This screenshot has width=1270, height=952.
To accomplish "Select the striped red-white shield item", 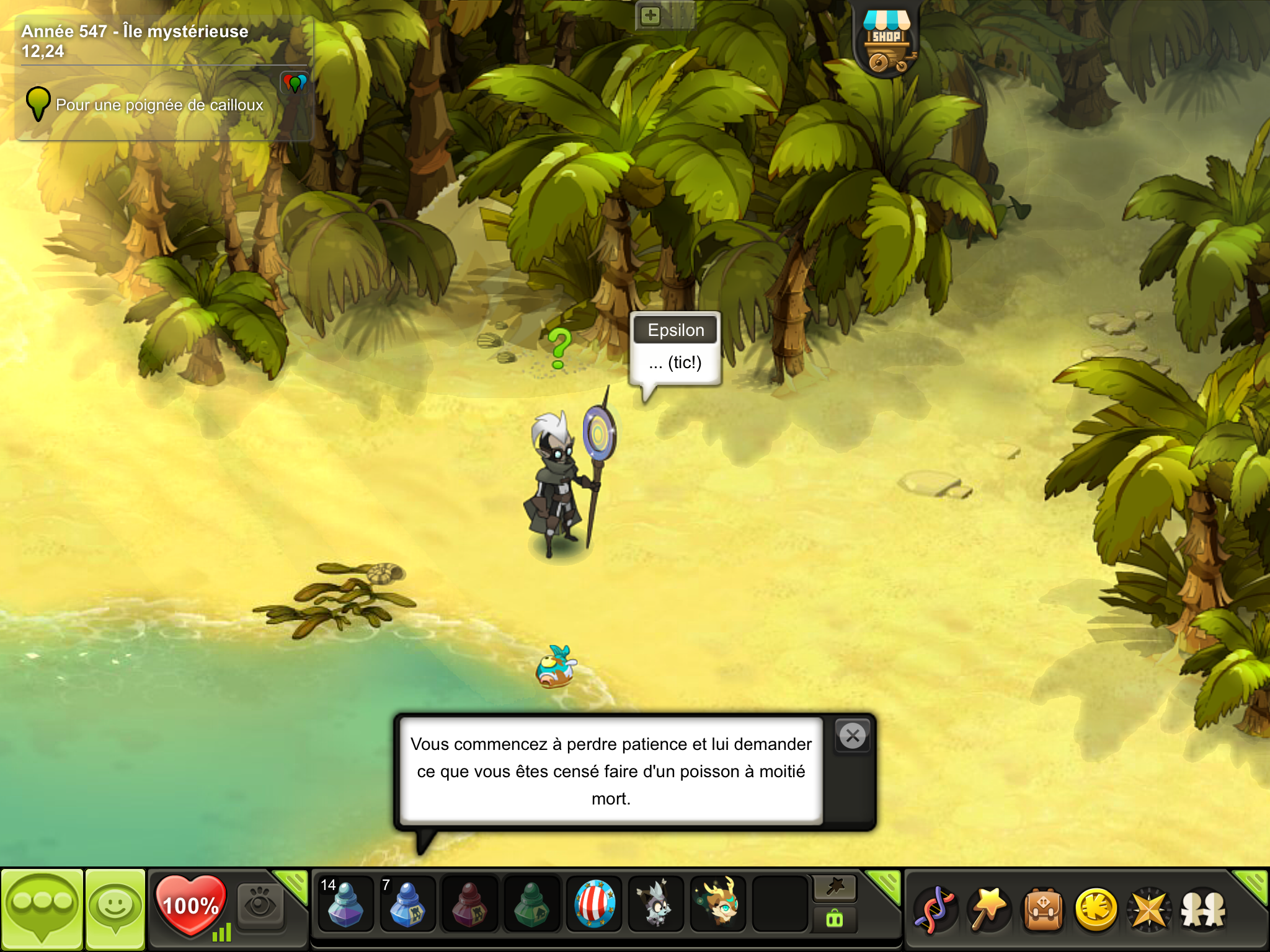I will point(594,904).
